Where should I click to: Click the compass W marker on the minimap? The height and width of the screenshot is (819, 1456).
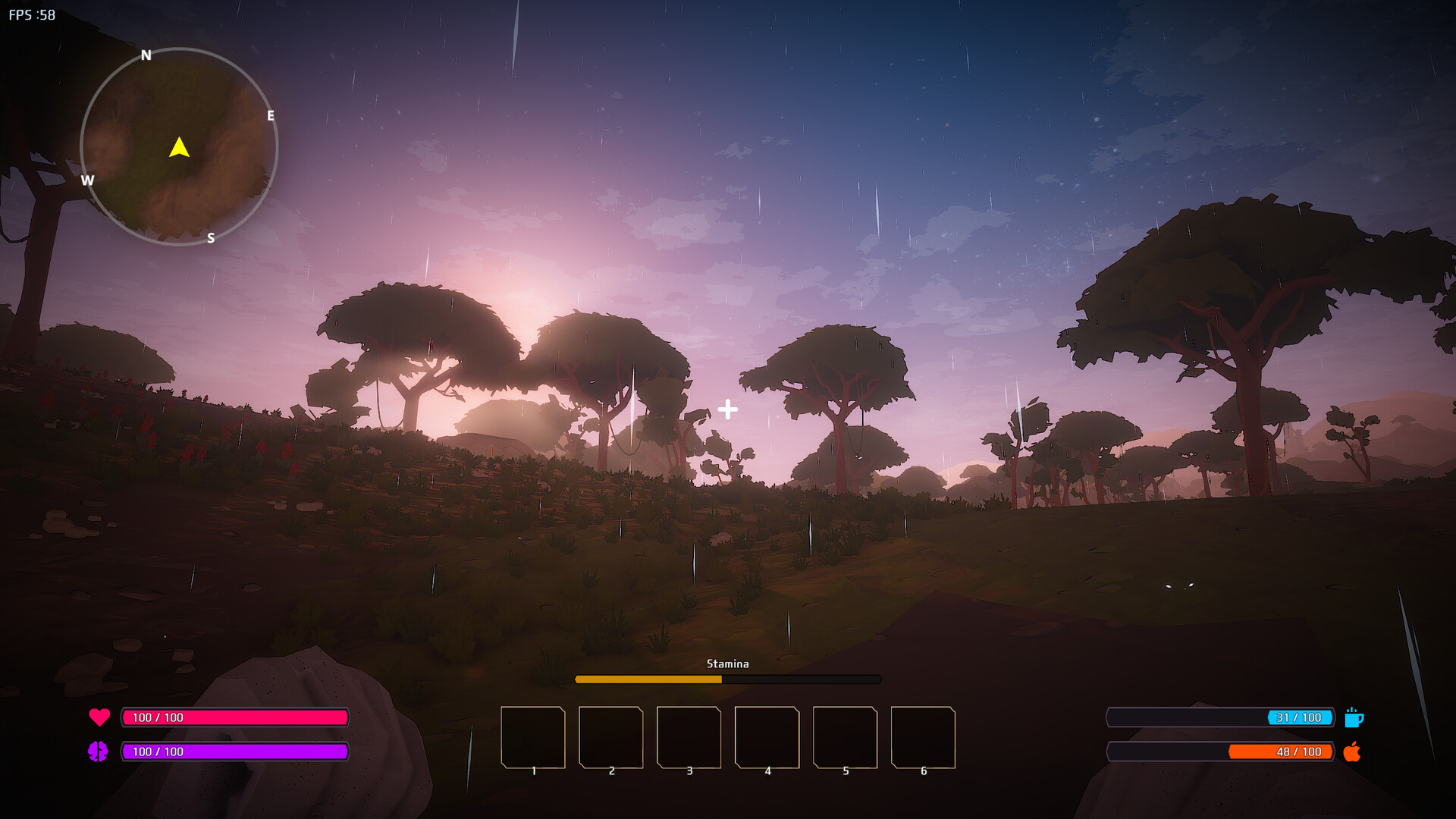[89, 180]
